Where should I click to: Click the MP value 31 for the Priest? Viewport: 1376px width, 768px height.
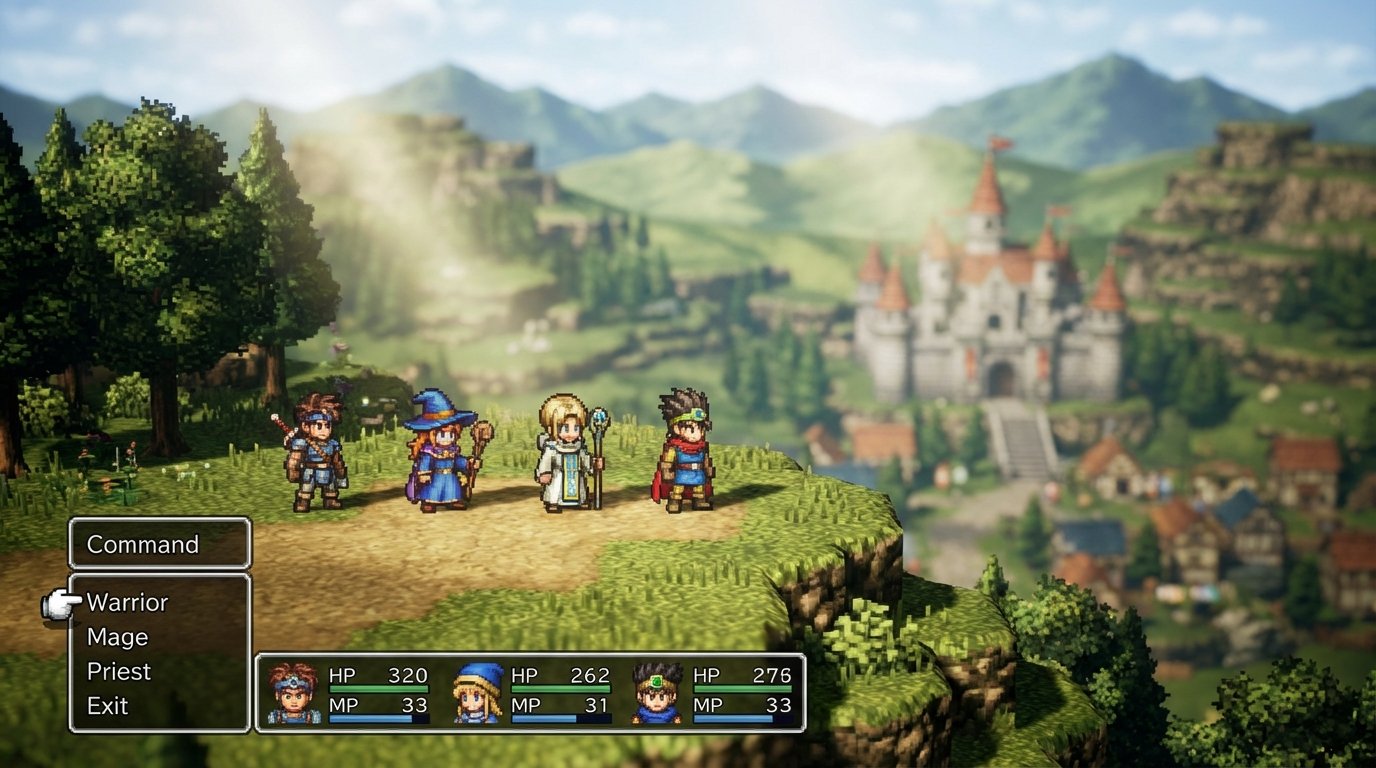click(x=596, y=705)
